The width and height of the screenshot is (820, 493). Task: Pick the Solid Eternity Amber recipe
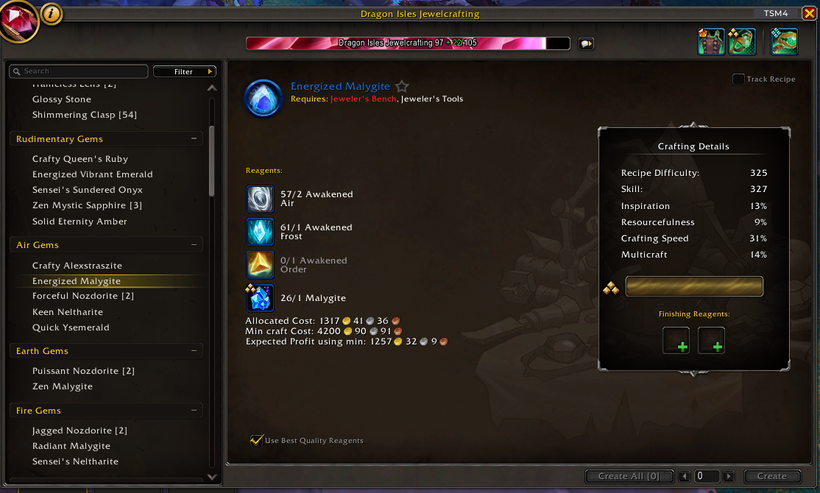pos(80,221)
